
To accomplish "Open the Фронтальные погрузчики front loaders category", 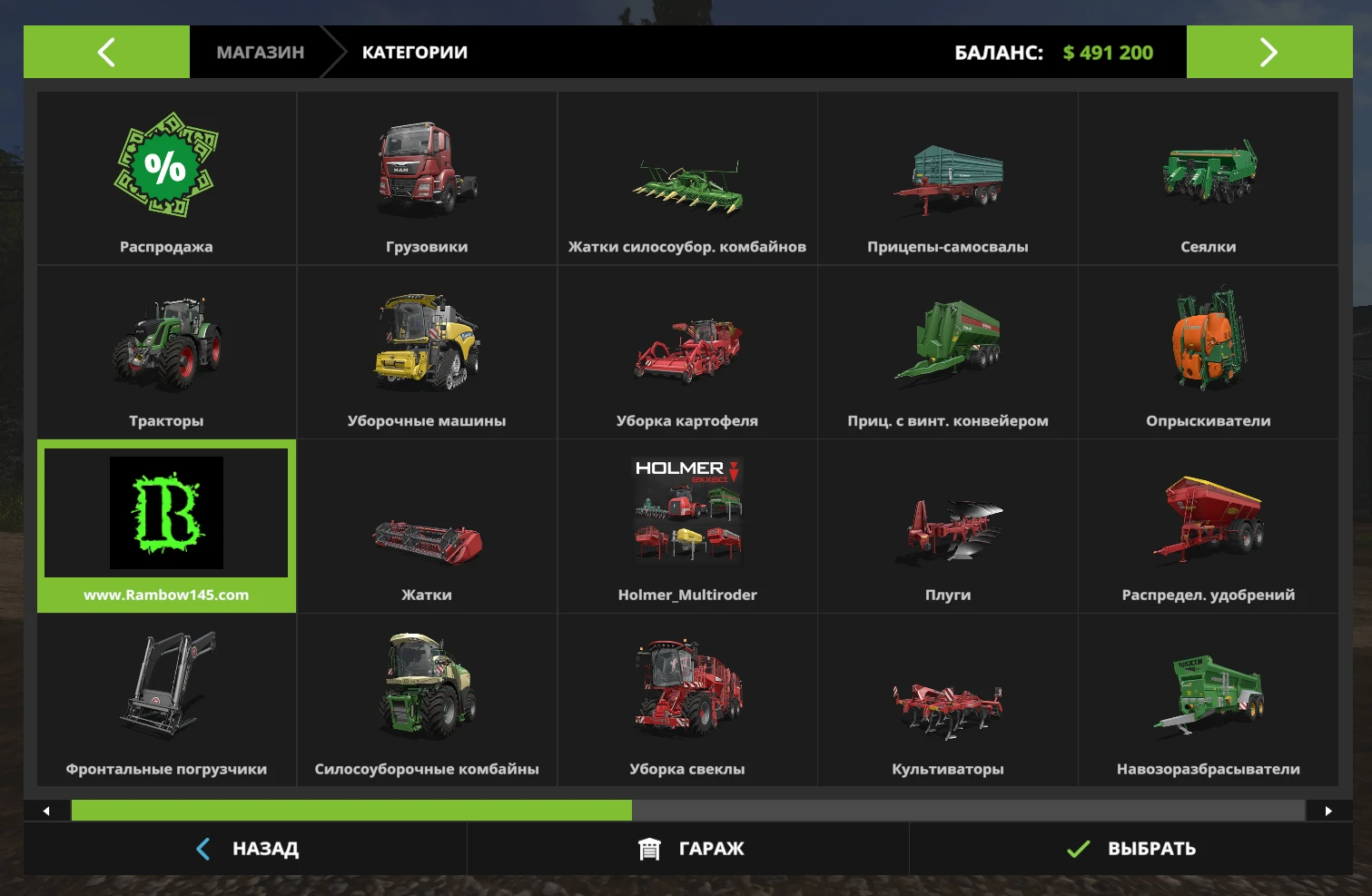I will point(166,699).
